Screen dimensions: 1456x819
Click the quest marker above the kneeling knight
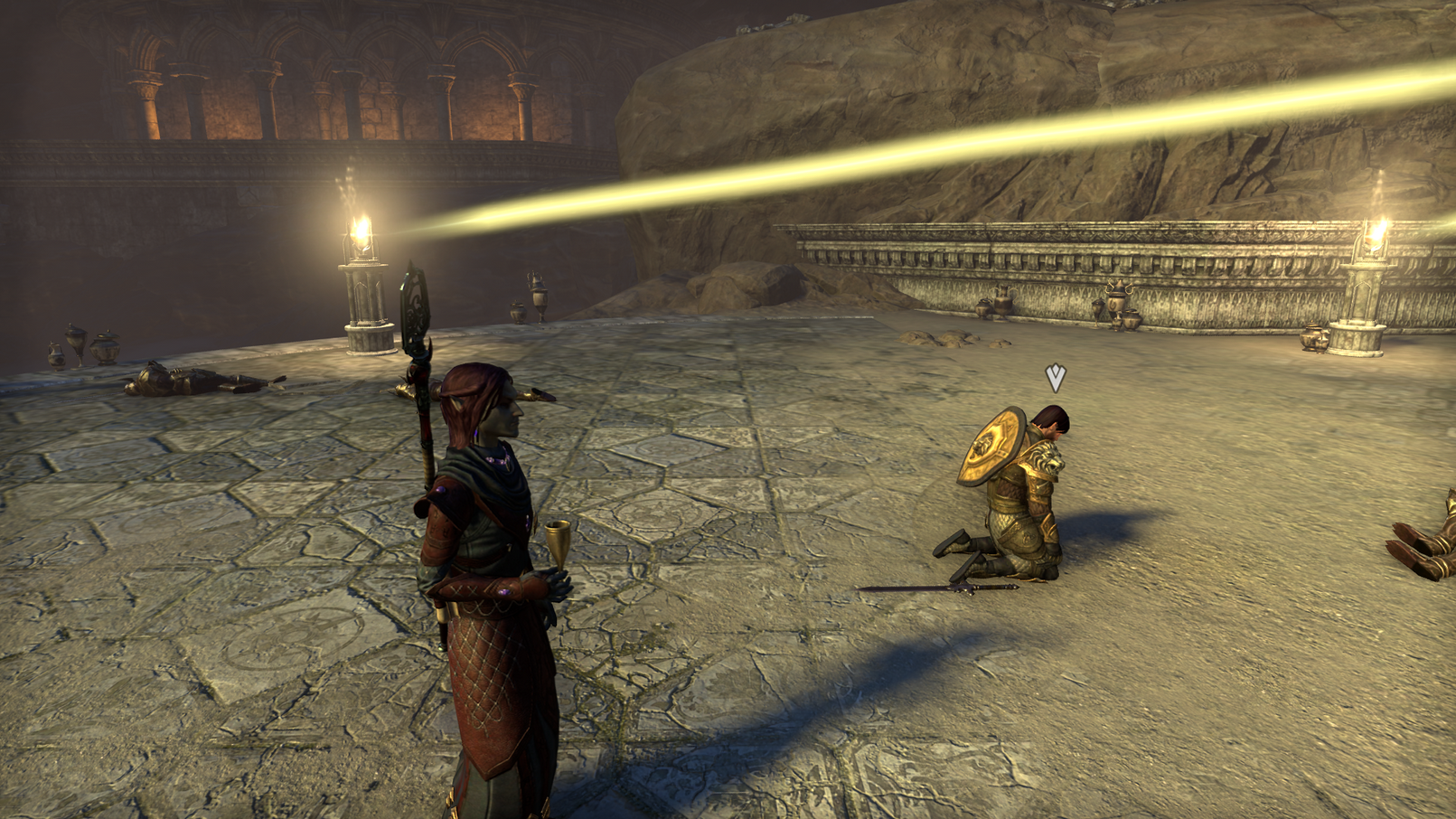1055,377
